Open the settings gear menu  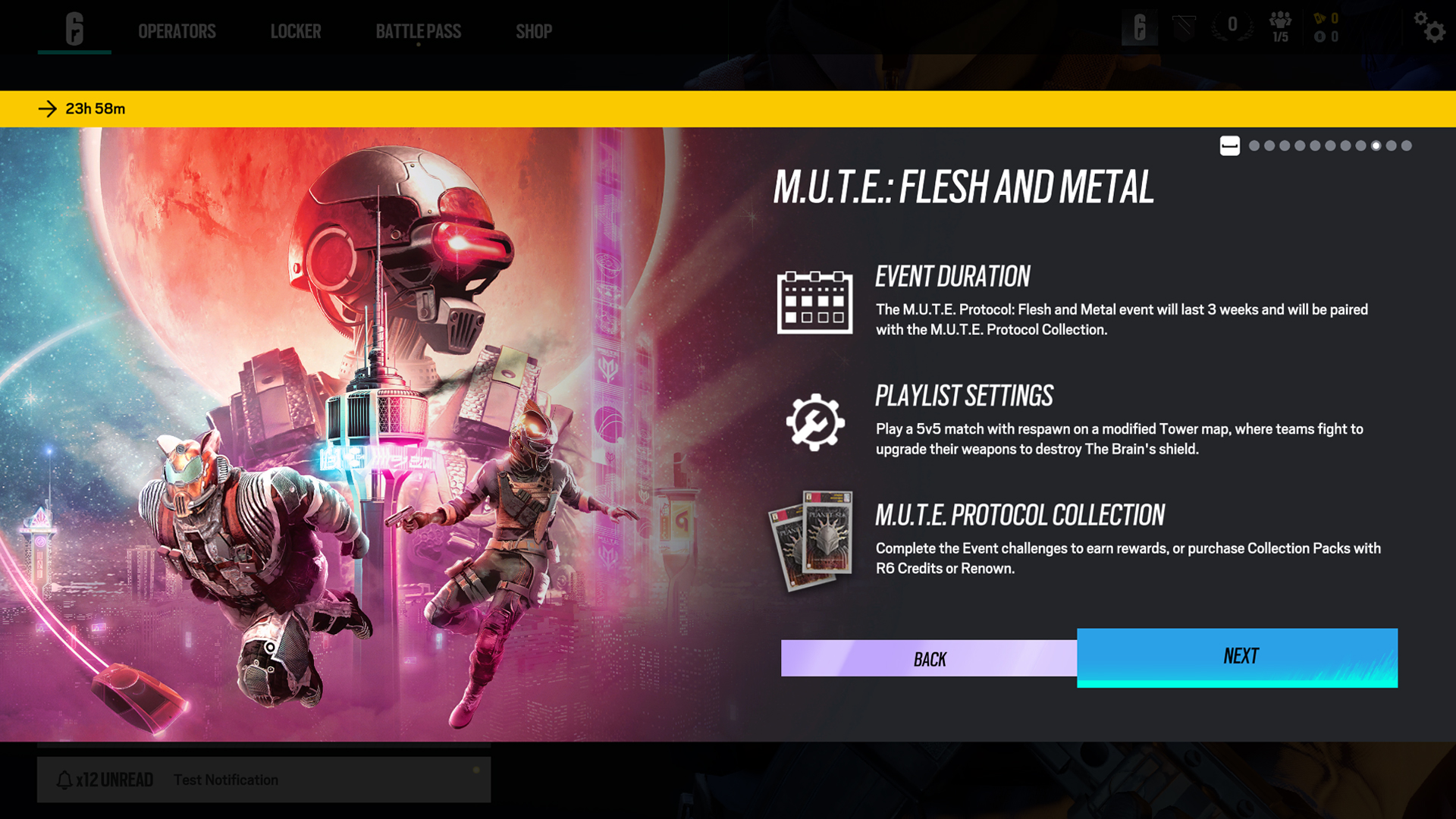click(1429, 27)
